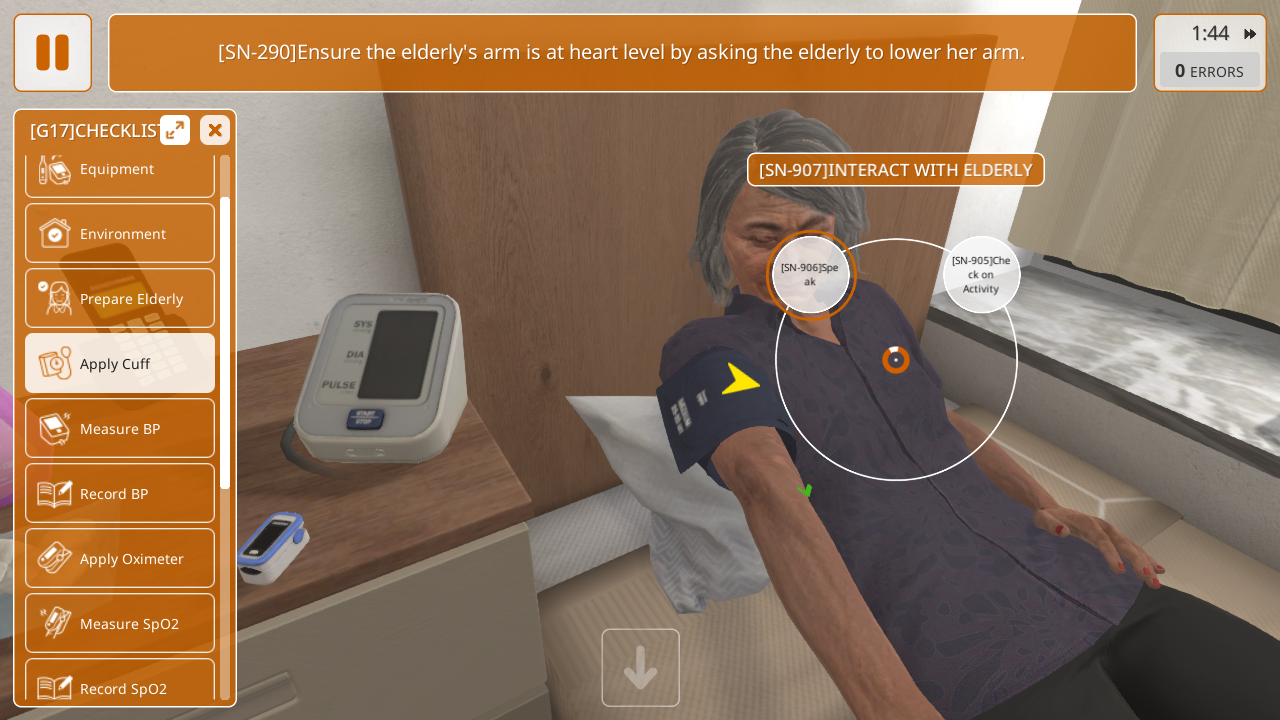Select the Environment checklist item
The height and width of the screenshot is (720, 1280).
[x=120, y=234]
